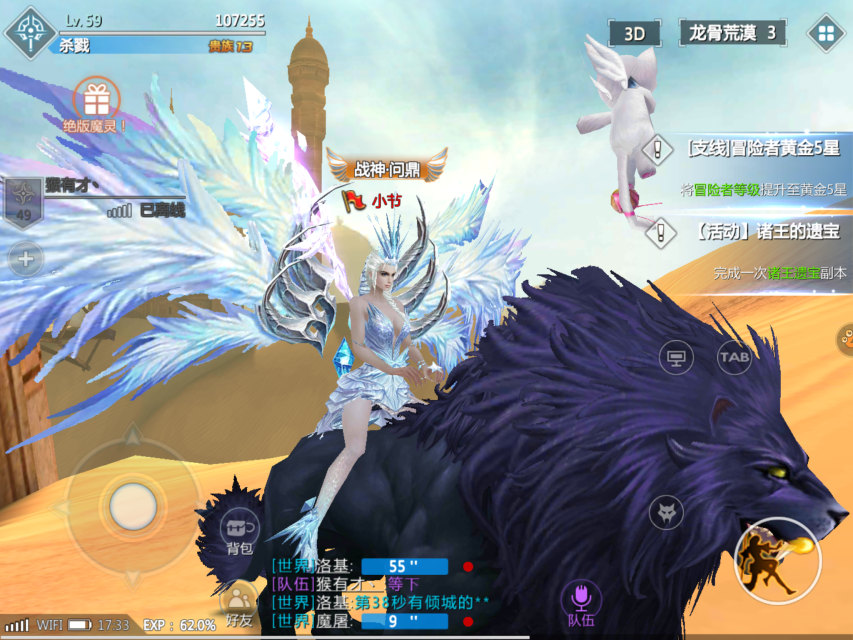The width and height of the screenshot is (853, 640).
Task: Open the 绝版魔灵 gift box
Action: [x=96, y=100]
